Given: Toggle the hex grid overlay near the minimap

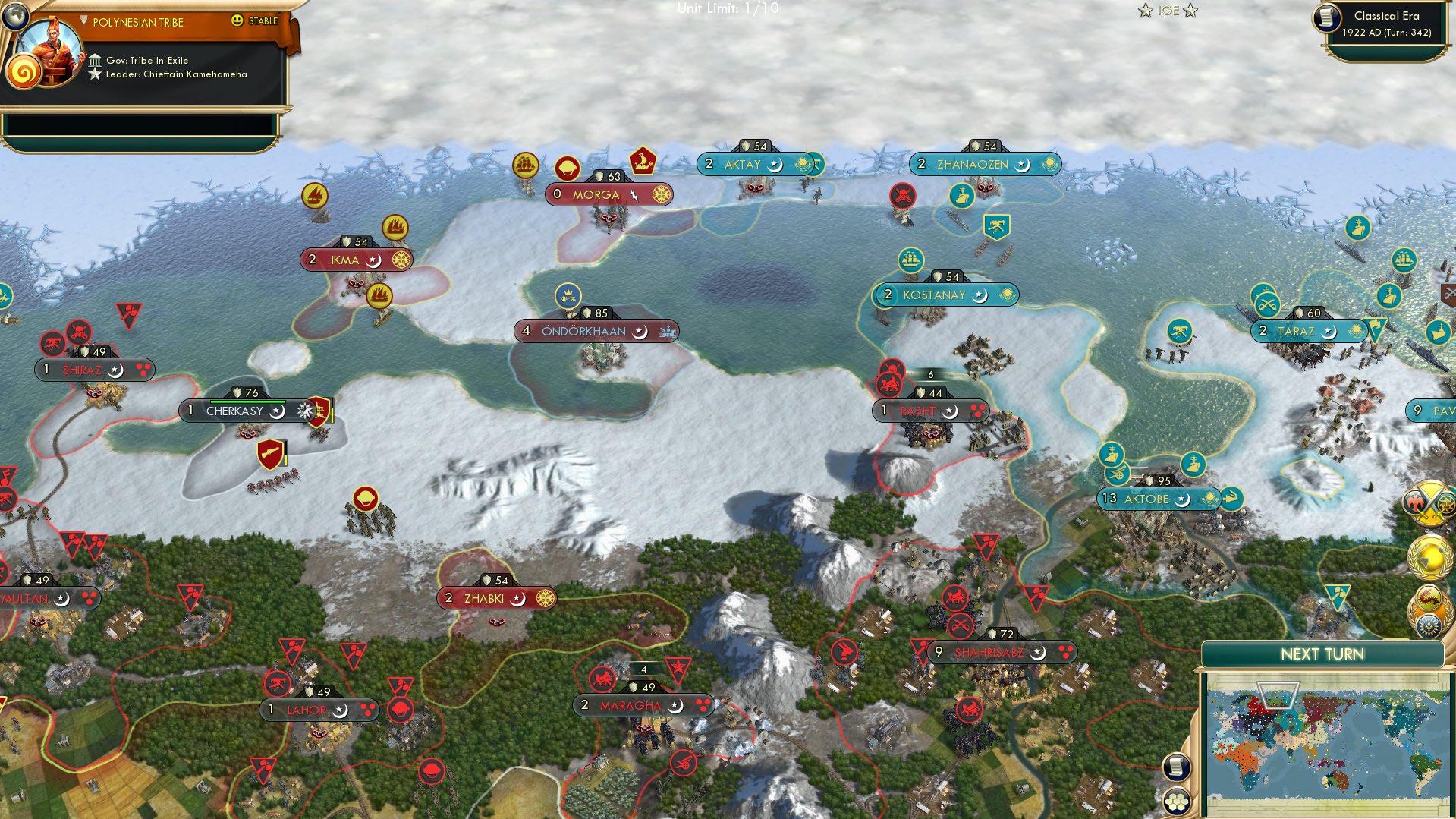Looking at the screenshot, I should pos(1177,799).
